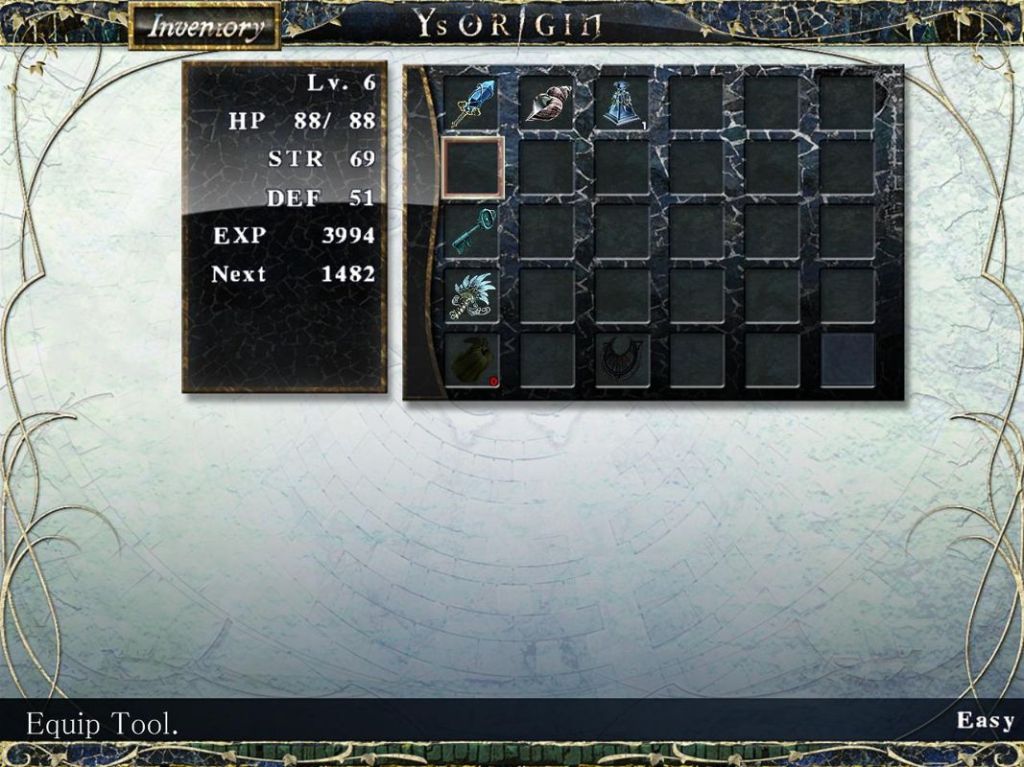Choose the dark crescent necklace slot
1024x767 pixels.
click(x=621, y=360)
